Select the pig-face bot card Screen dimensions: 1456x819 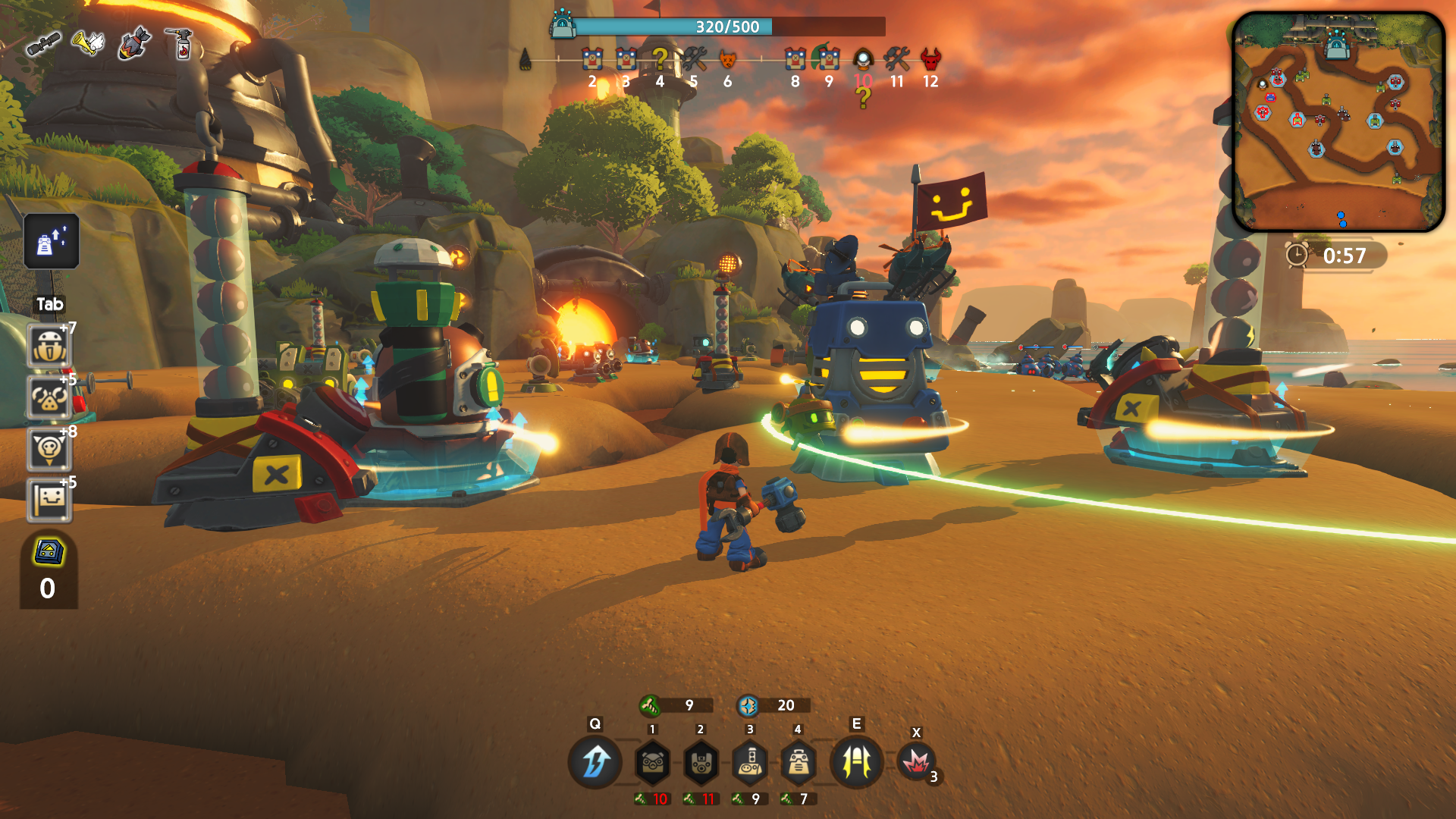[49, 397]
